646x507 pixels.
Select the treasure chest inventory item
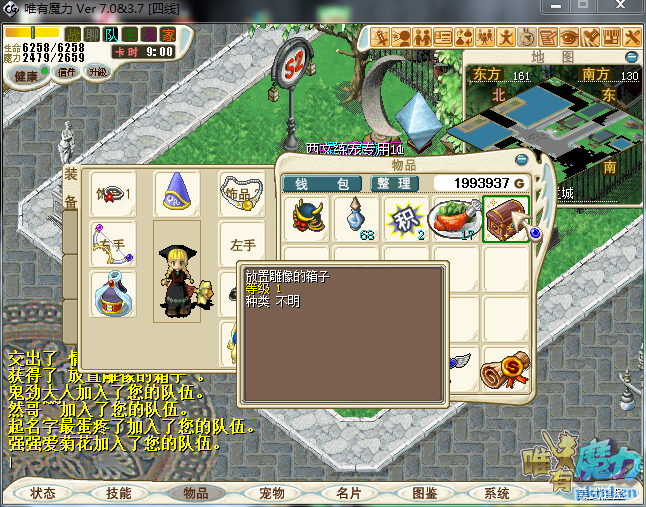pos(503,217)
